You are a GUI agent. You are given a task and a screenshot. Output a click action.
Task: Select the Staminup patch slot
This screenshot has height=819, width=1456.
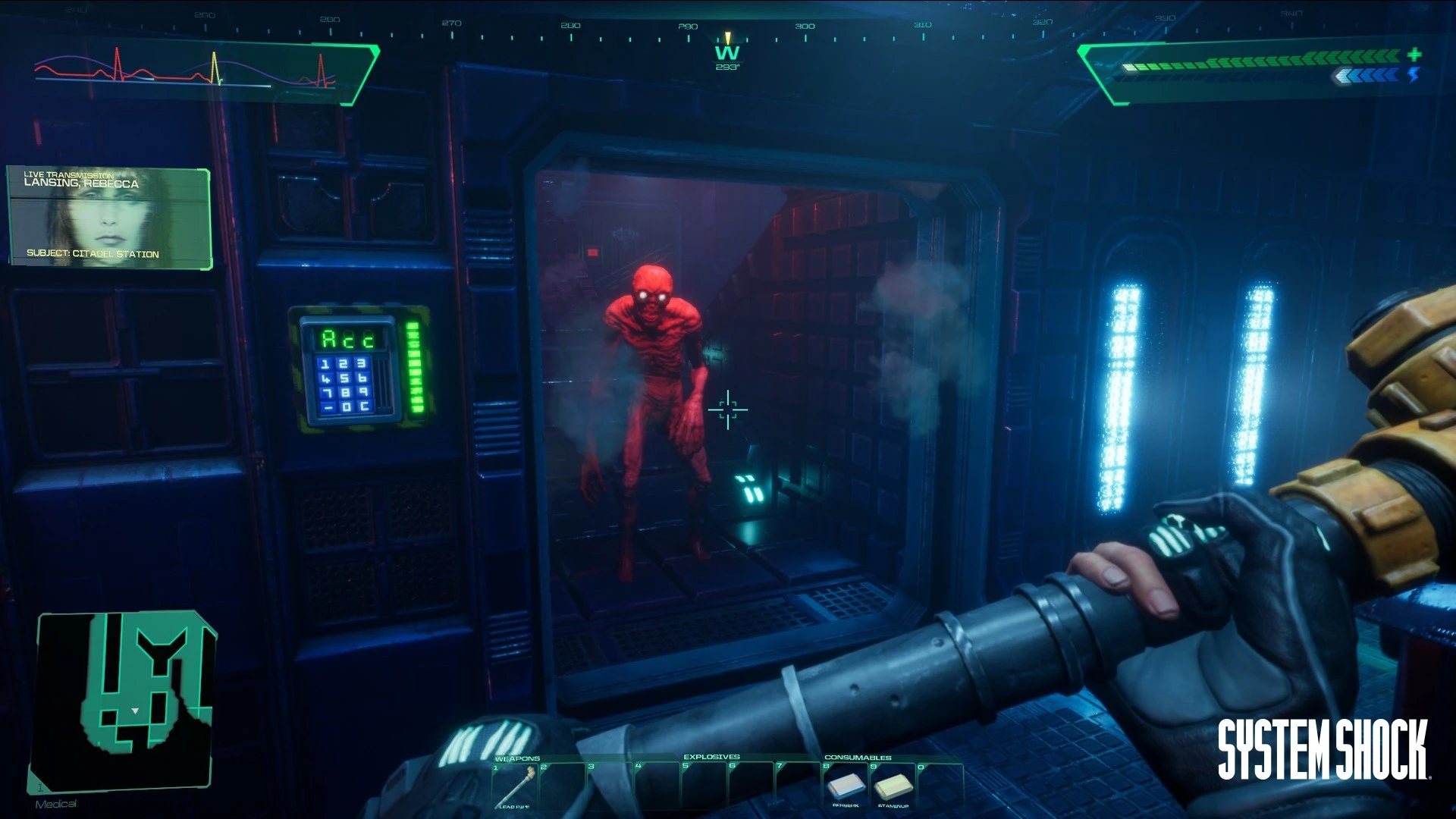pyautogui.click(x=893, y=786)
